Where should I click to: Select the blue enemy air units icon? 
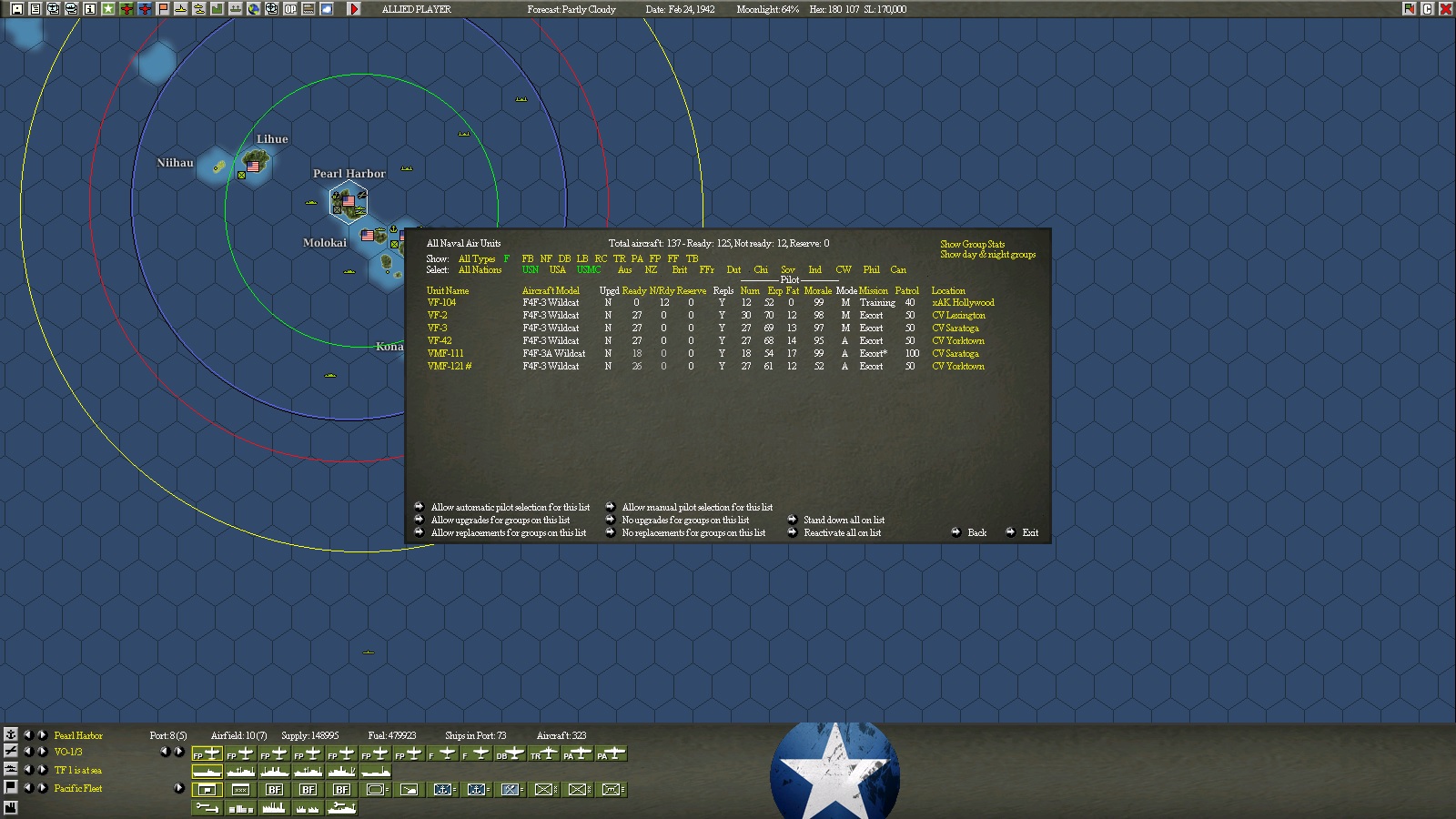[x=144, y=9]
